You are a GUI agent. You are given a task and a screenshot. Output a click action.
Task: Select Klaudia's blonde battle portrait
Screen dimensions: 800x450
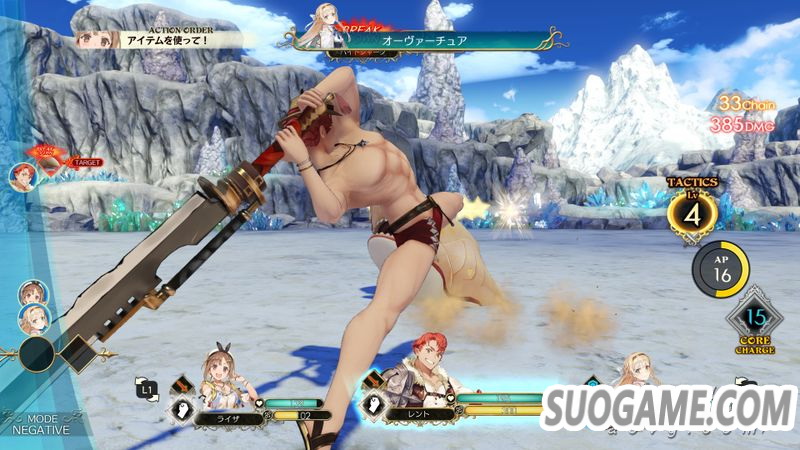[x=636, y=372]
